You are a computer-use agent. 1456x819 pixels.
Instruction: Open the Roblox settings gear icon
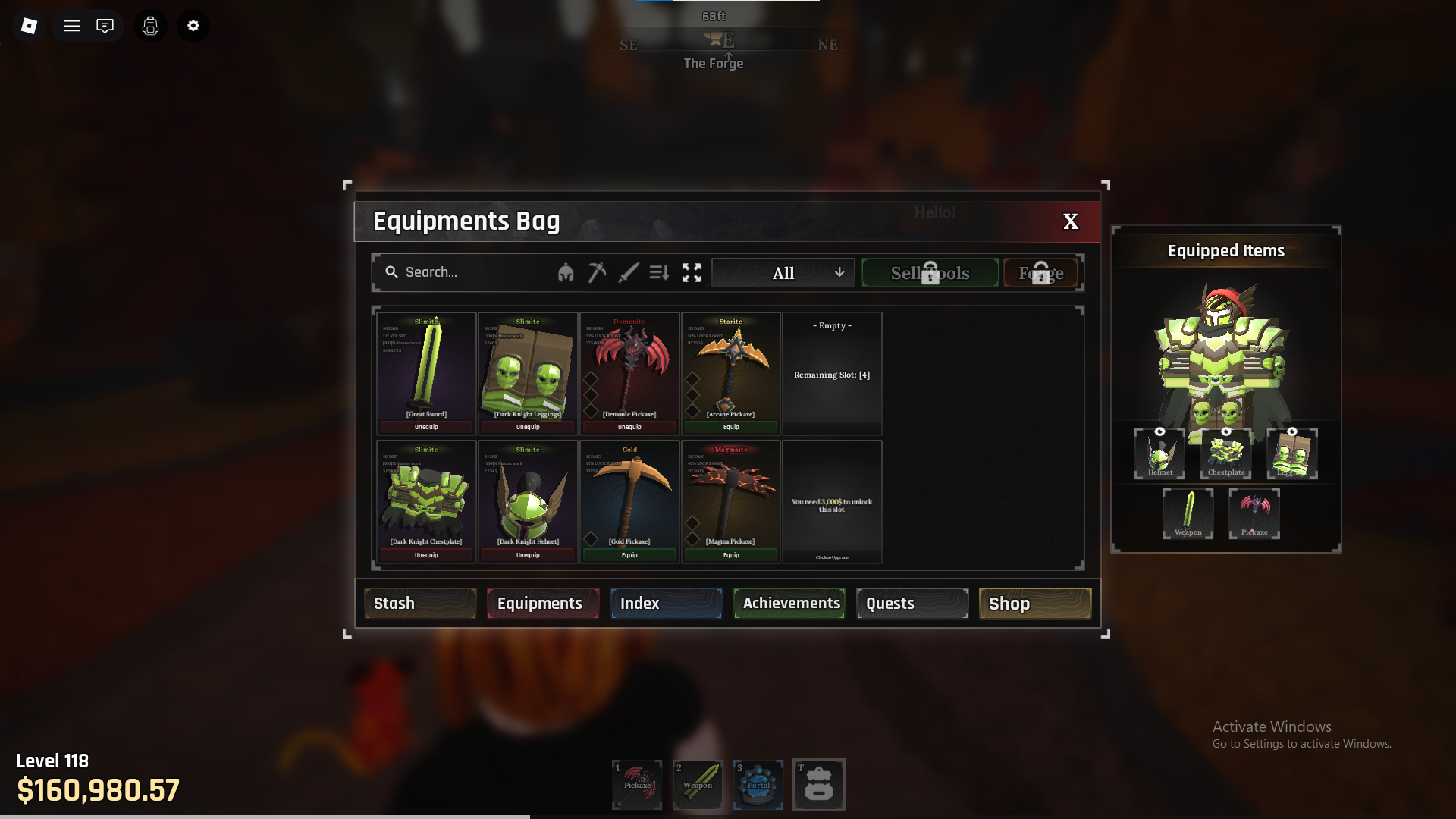click(x=193, y=26)
